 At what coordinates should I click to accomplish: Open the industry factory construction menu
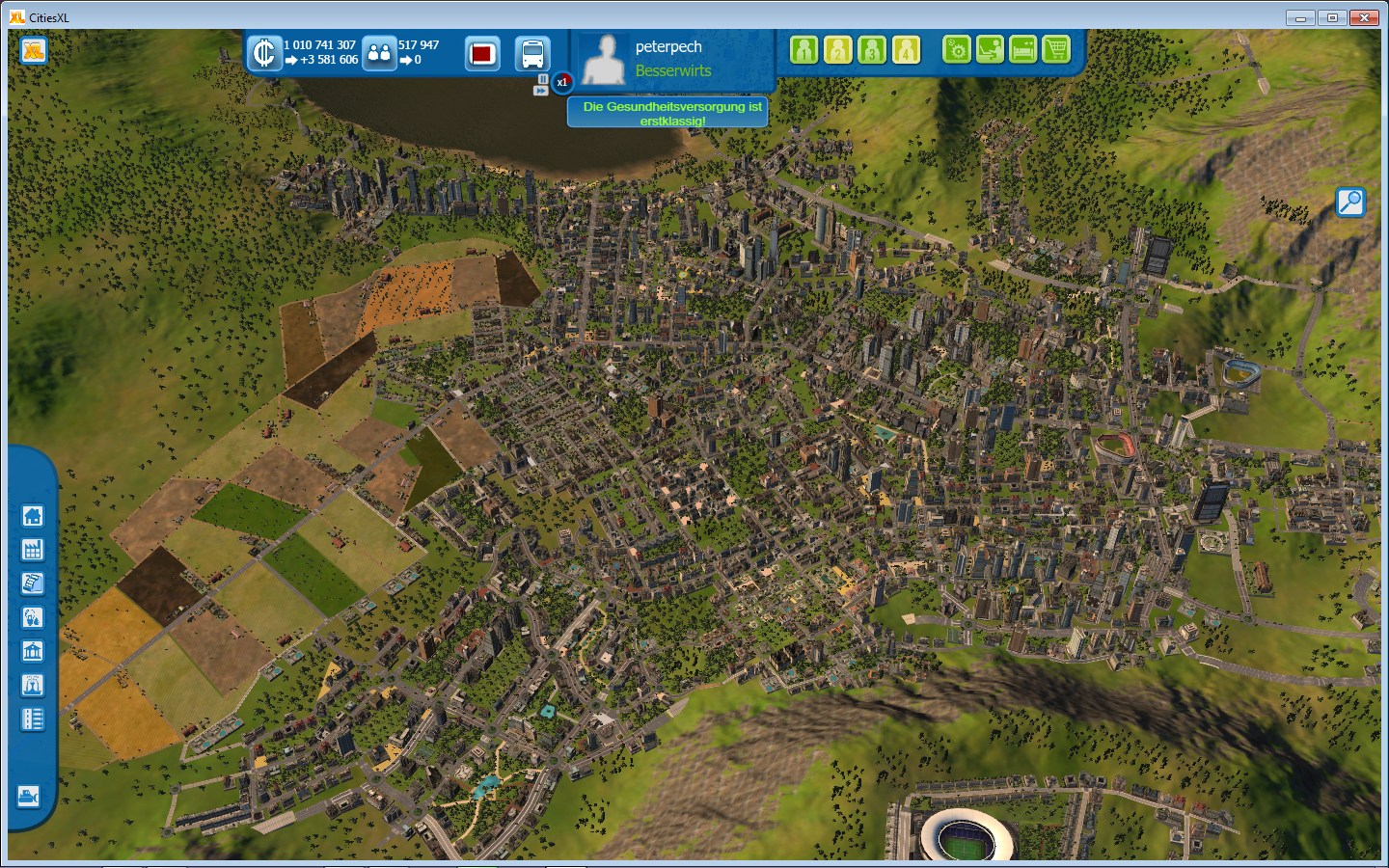[33, 550]
